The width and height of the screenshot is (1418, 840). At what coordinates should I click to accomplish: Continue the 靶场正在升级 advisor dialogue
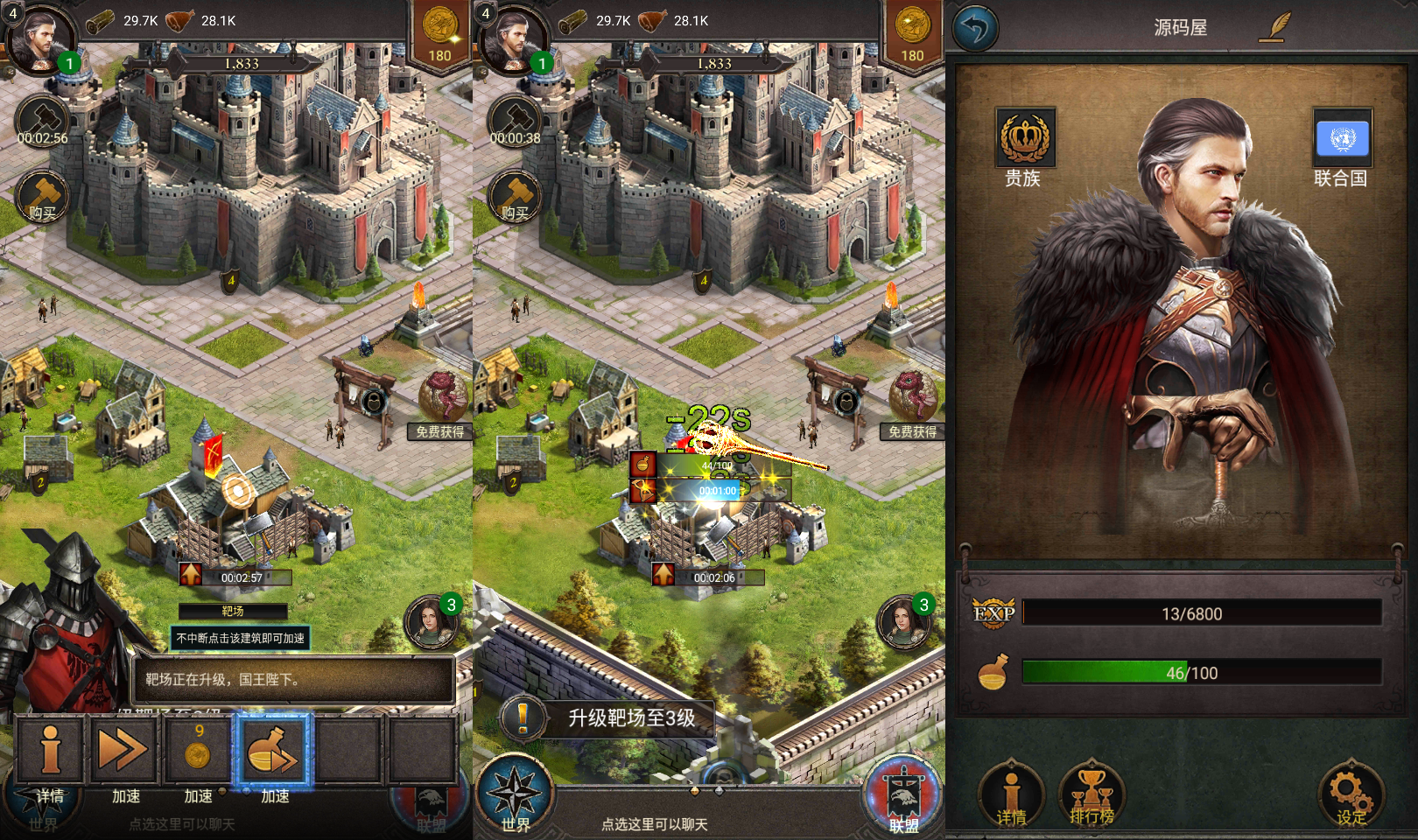click(293, 679)
